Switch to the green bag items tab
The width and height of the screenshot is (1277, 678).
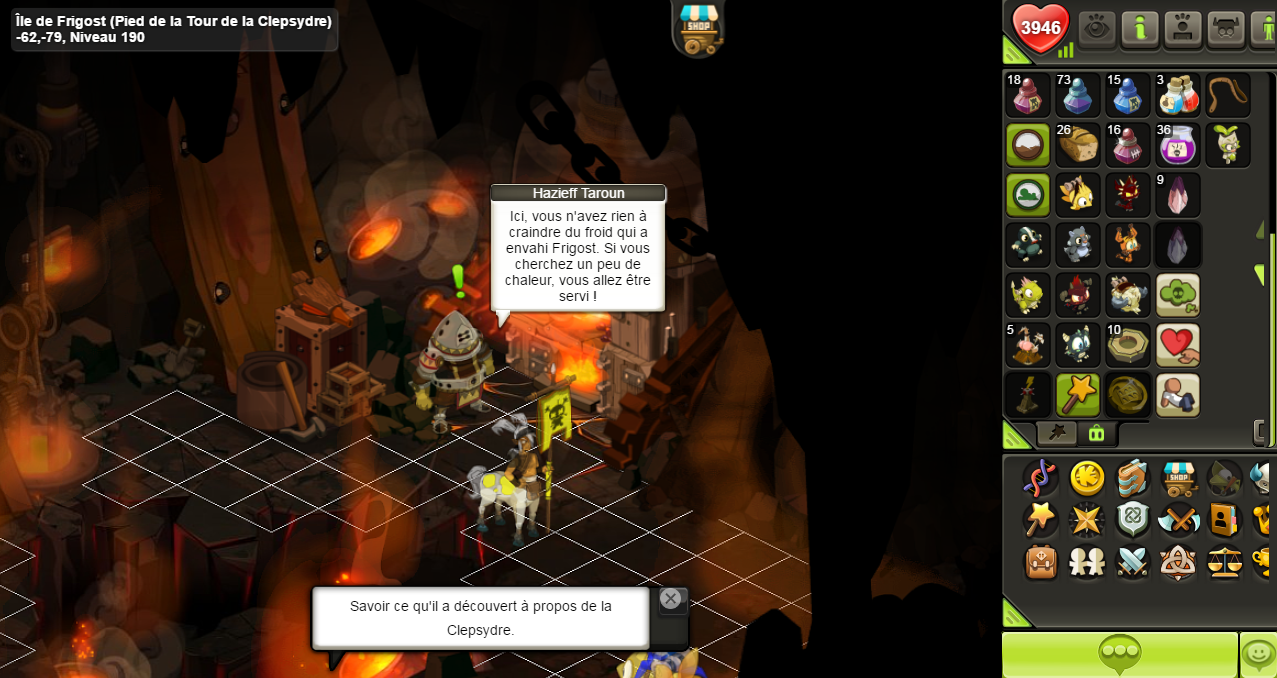pos(1096,433)
